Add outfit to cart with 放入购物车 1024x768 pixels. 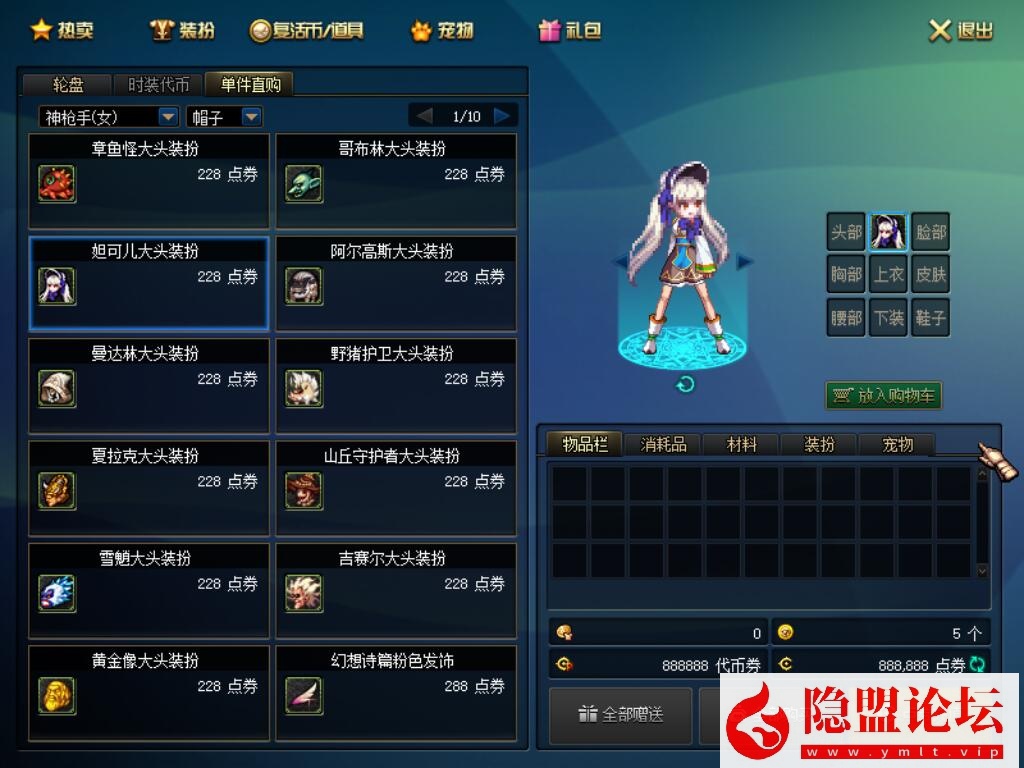click(x=884, y=395)
